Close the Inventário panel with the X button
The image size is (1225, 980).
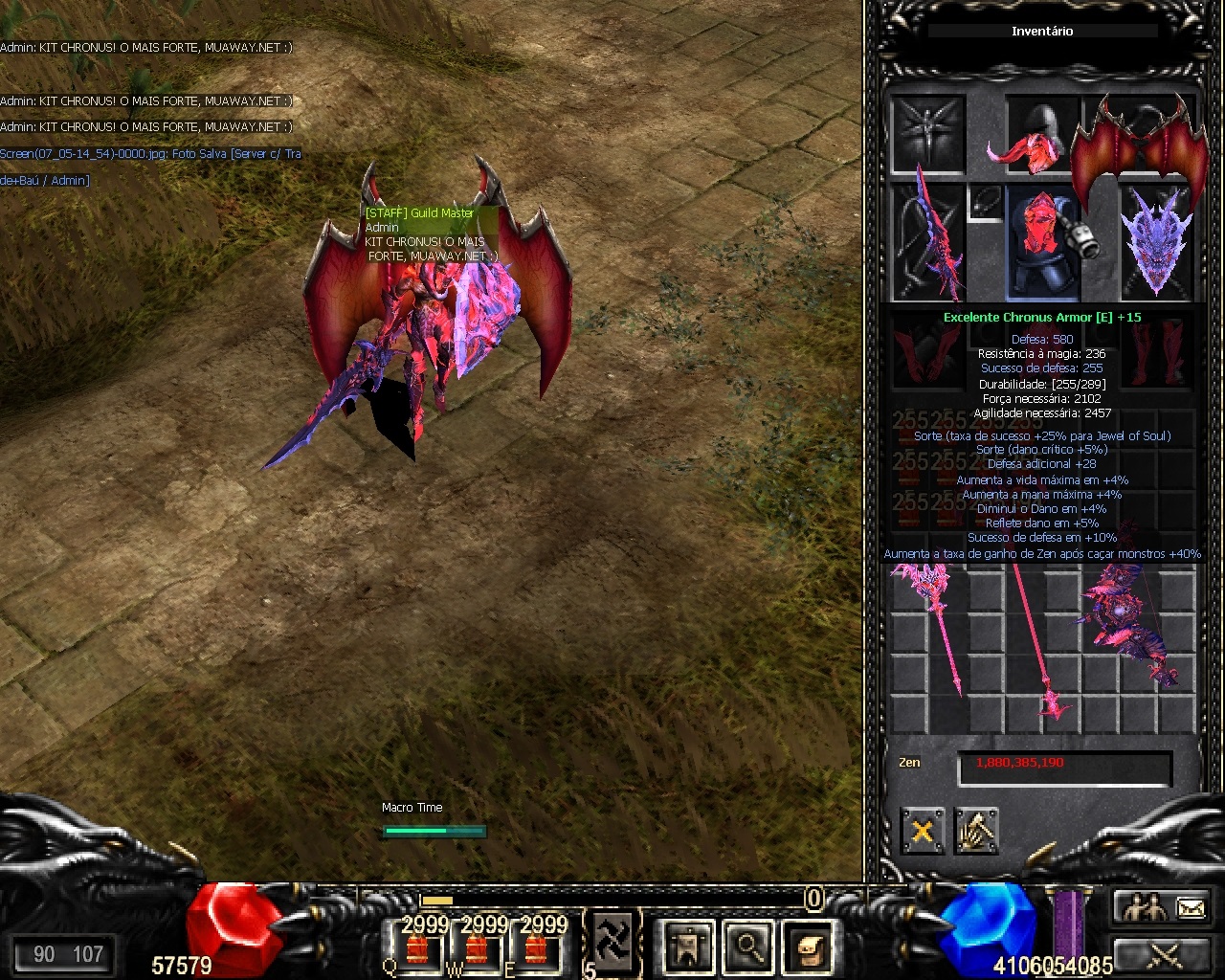click(922, 831)
